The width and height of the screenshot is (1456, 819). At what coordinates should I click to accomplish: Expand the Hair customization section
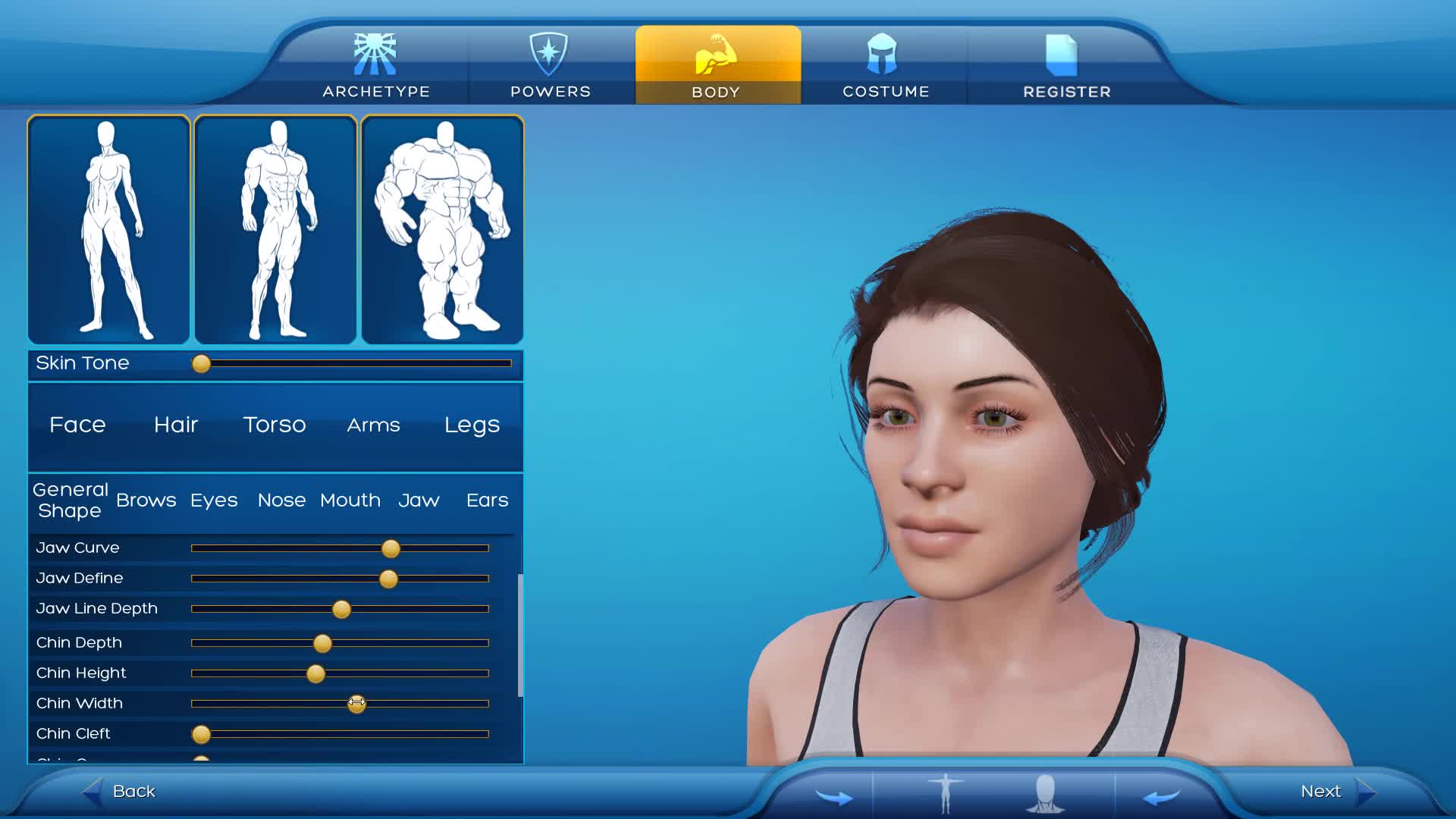click(175, 425)
